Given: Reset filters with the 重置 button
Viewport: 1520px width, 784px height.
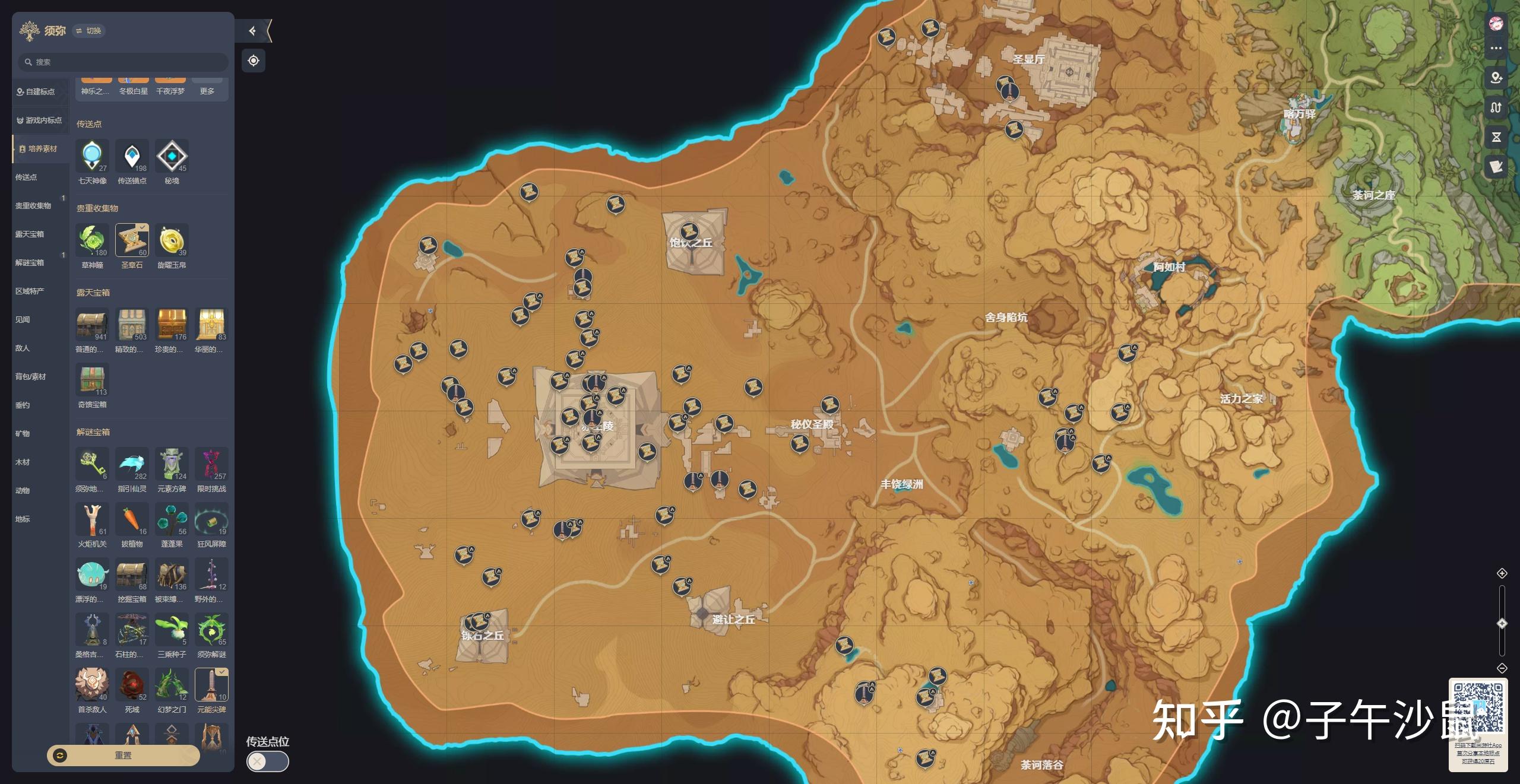Looking at the screenshot, I should 123,755.
